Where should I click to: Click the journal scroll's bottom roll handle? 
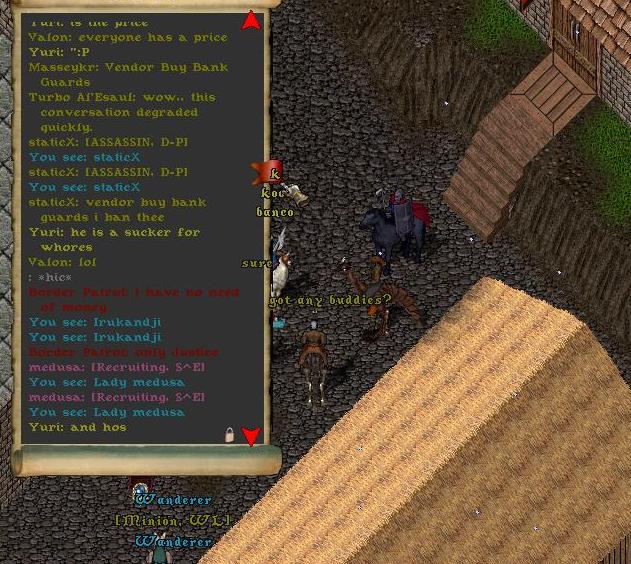(146, 461)
